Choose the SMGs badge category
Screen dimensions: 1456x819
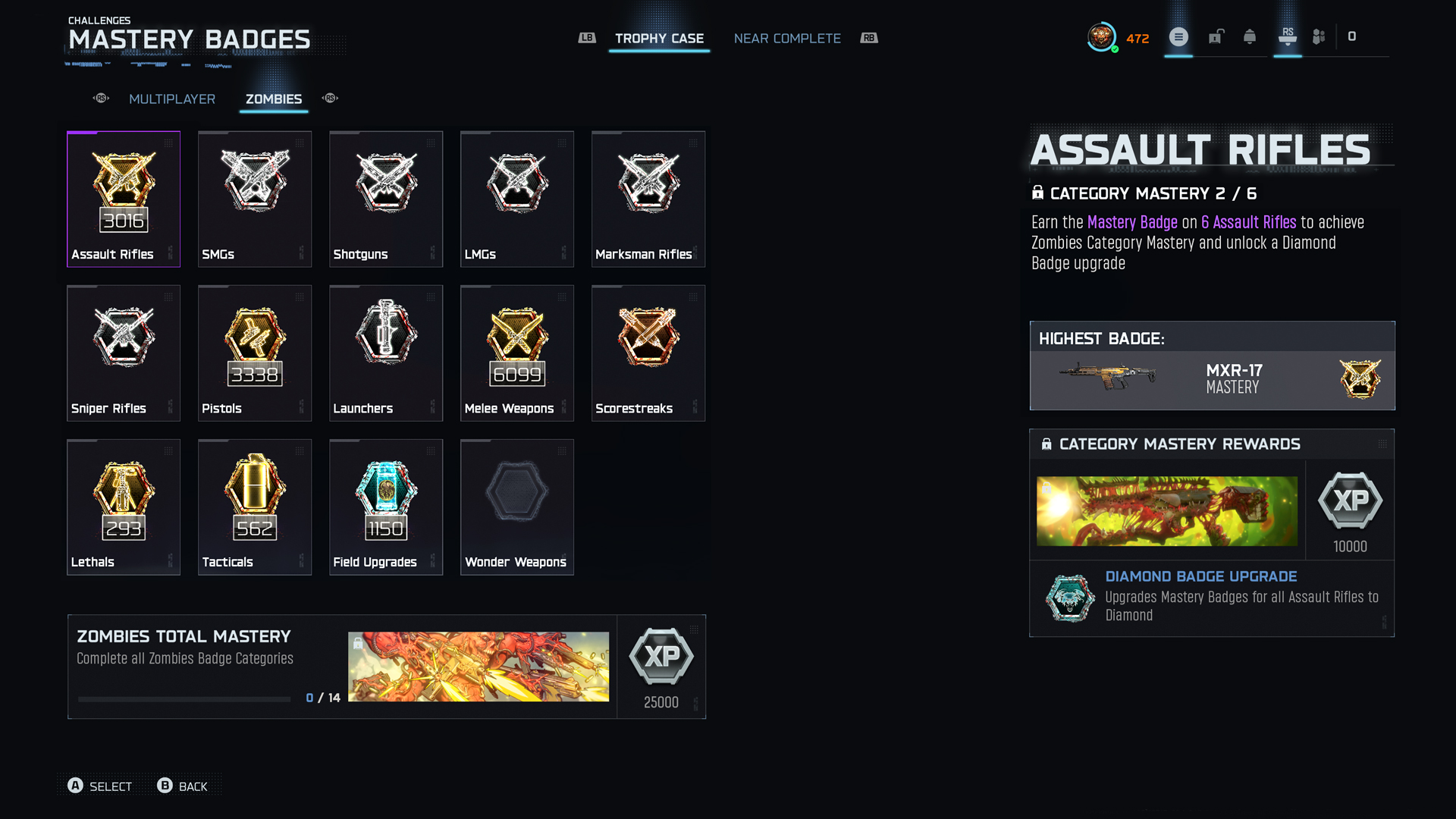[255, 199]
